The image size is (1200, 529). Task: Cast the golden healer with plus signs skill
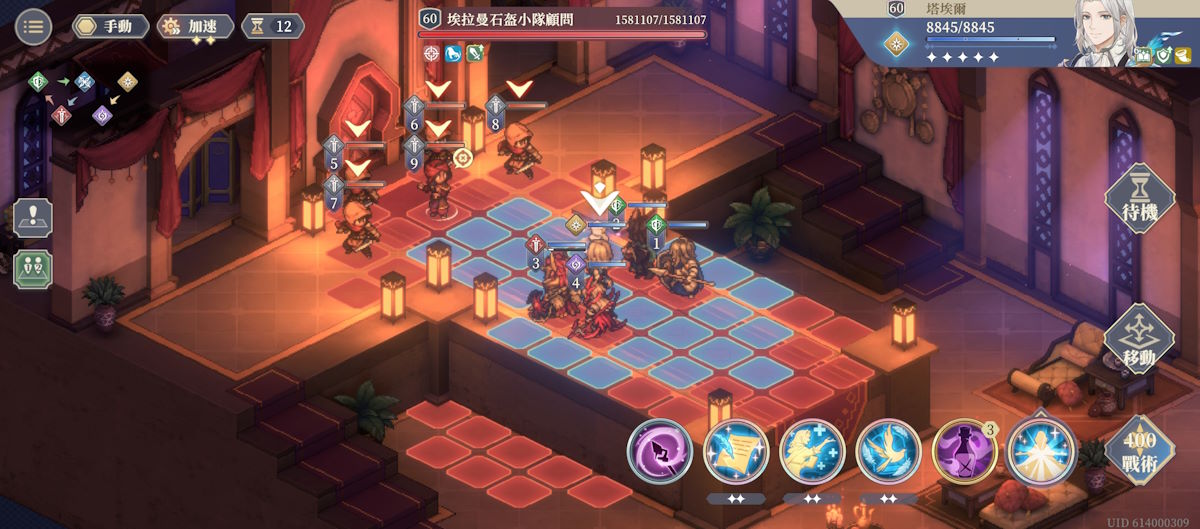pos(812,451)
